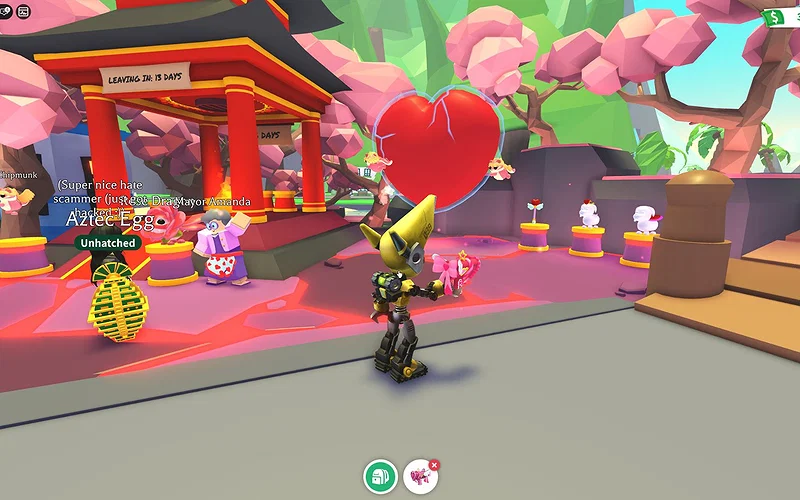Open the Roblox chat bubble icon
Screen dimensions: 800x500
click(6, 11)
